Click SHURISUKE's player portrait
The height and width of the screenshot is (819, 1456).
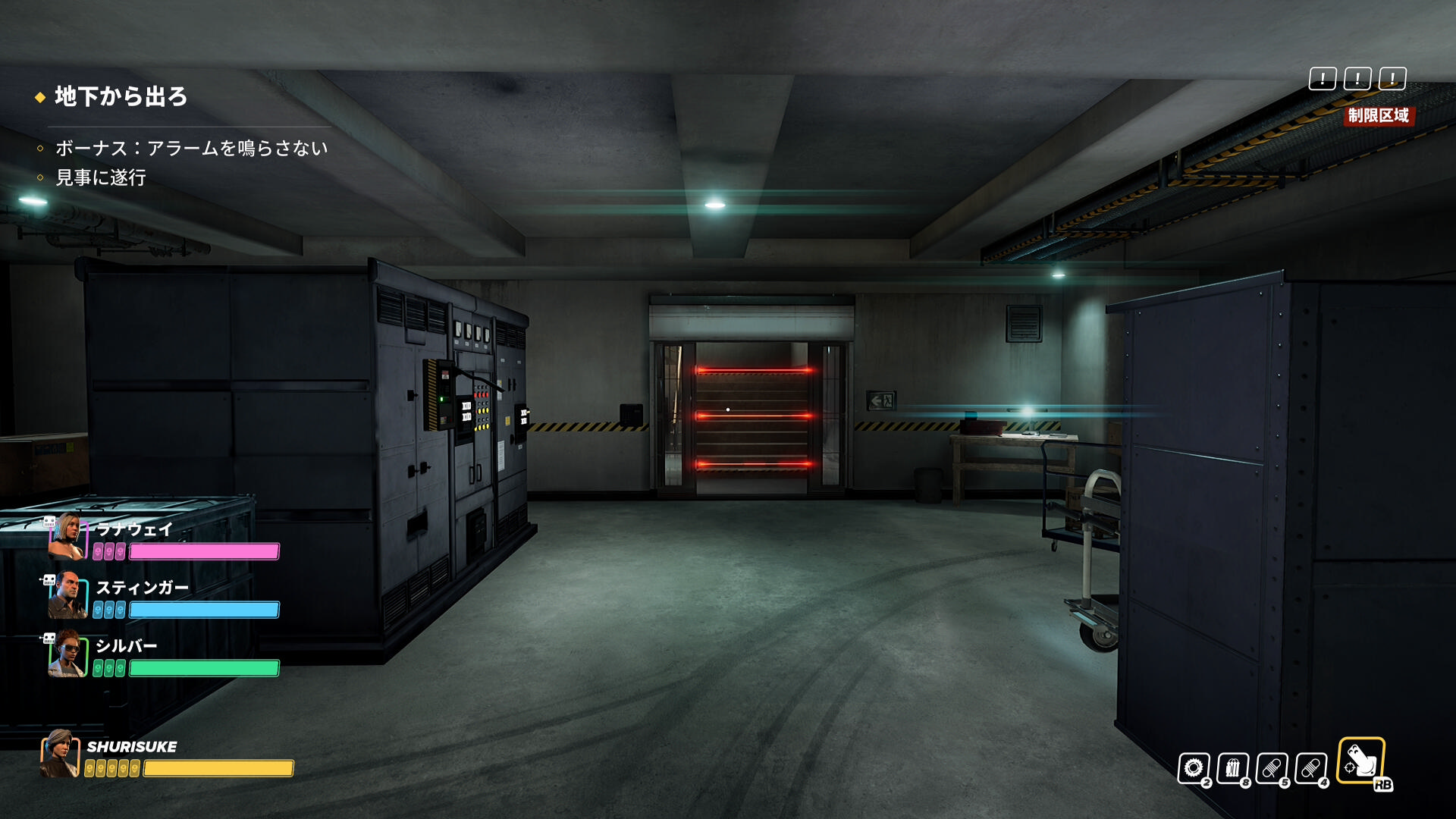[x=60, y=754]
